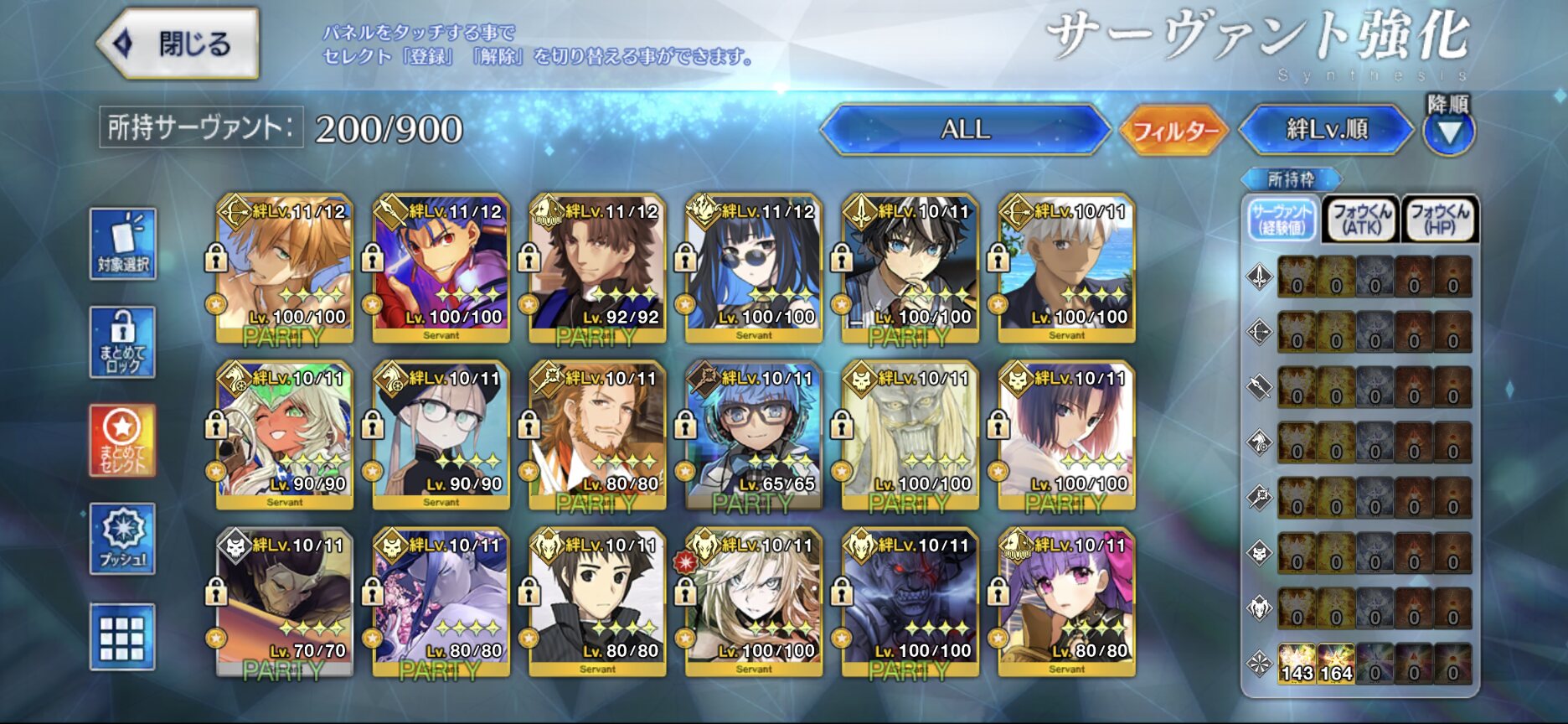Open the フィルター filter options
1568x724 pixels.
click(x=1174, y=131)
